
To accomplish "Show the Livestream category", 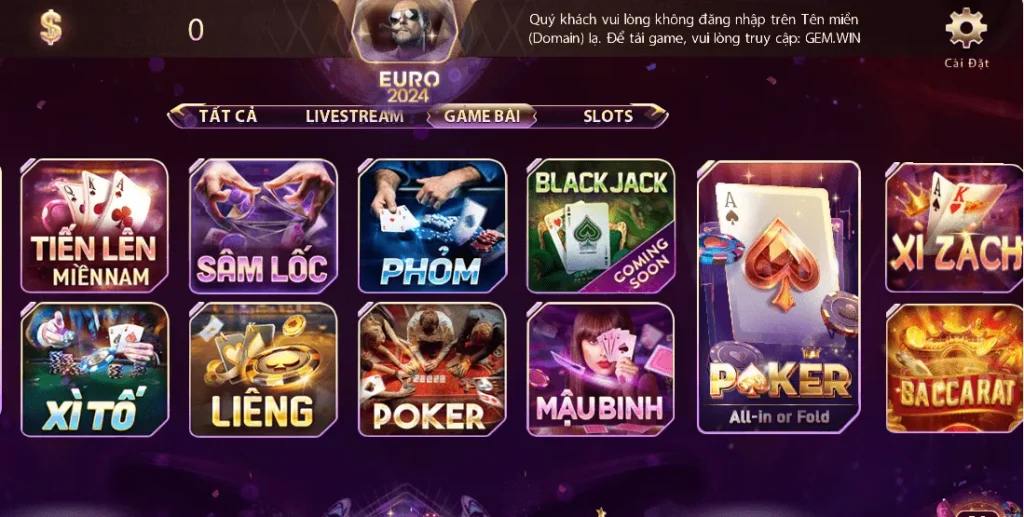I will point(354,116).
